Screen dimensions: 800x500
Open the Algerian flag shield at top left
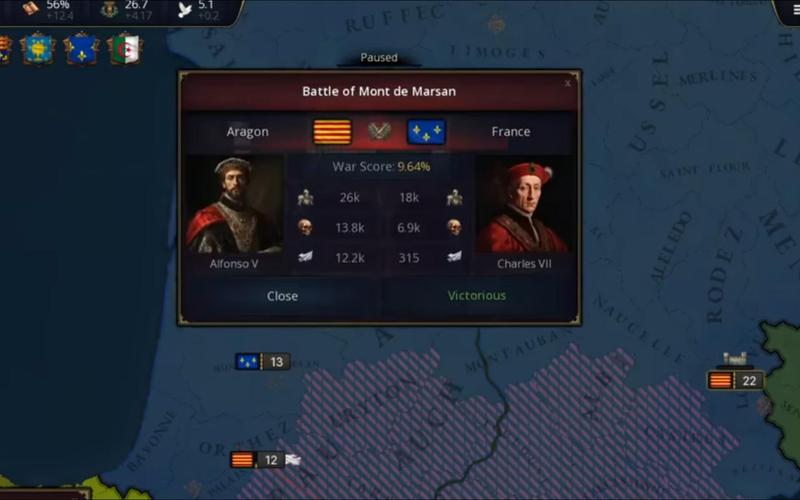click(125, 48)
